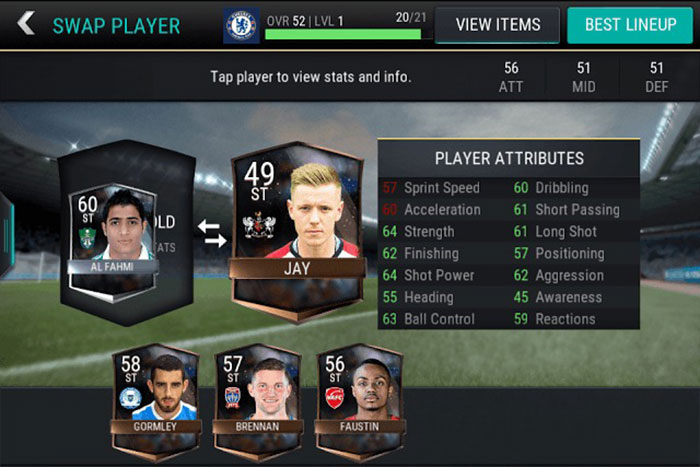This screenshot has width=700, height=467.
Task: Click the swap arrows between cards
Action: [x=212, y=233]
